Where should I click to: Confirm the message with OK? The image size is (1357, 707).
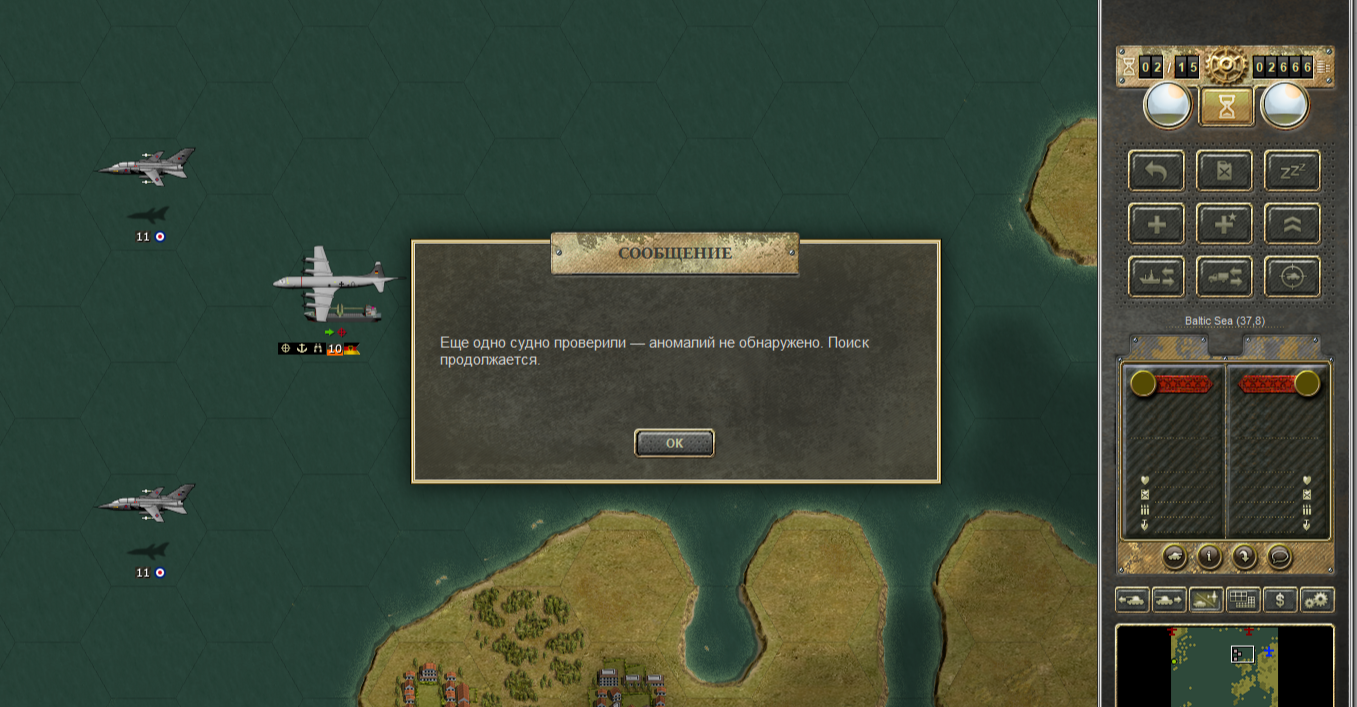674,443
